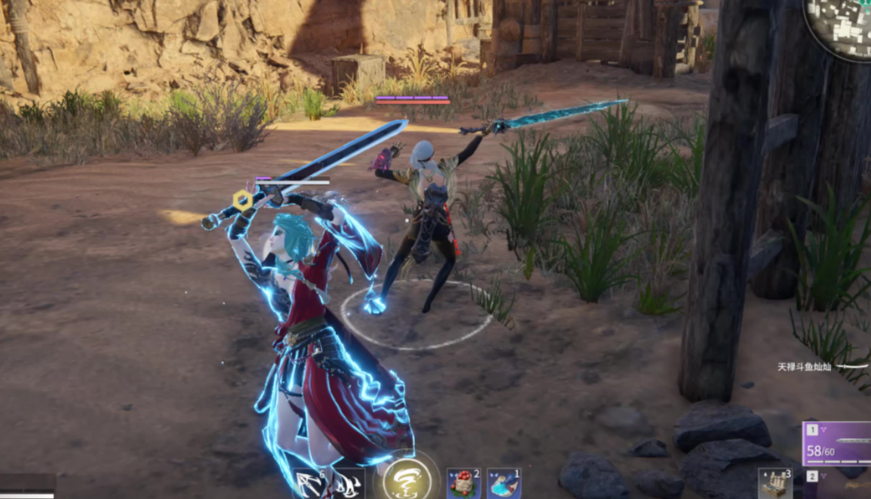
Task: Use the armor repair kit item
Action: (775, 484)
